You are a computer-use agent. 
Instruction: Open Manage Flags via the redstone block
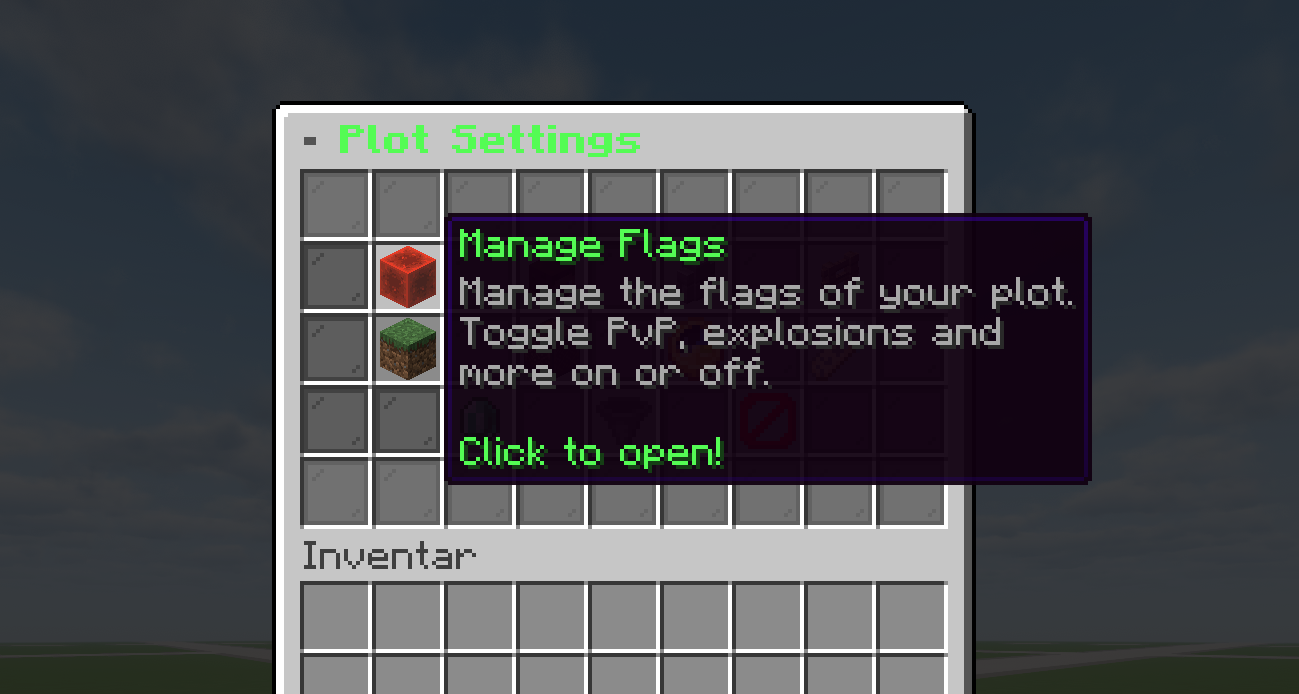(x=408, y=277)
